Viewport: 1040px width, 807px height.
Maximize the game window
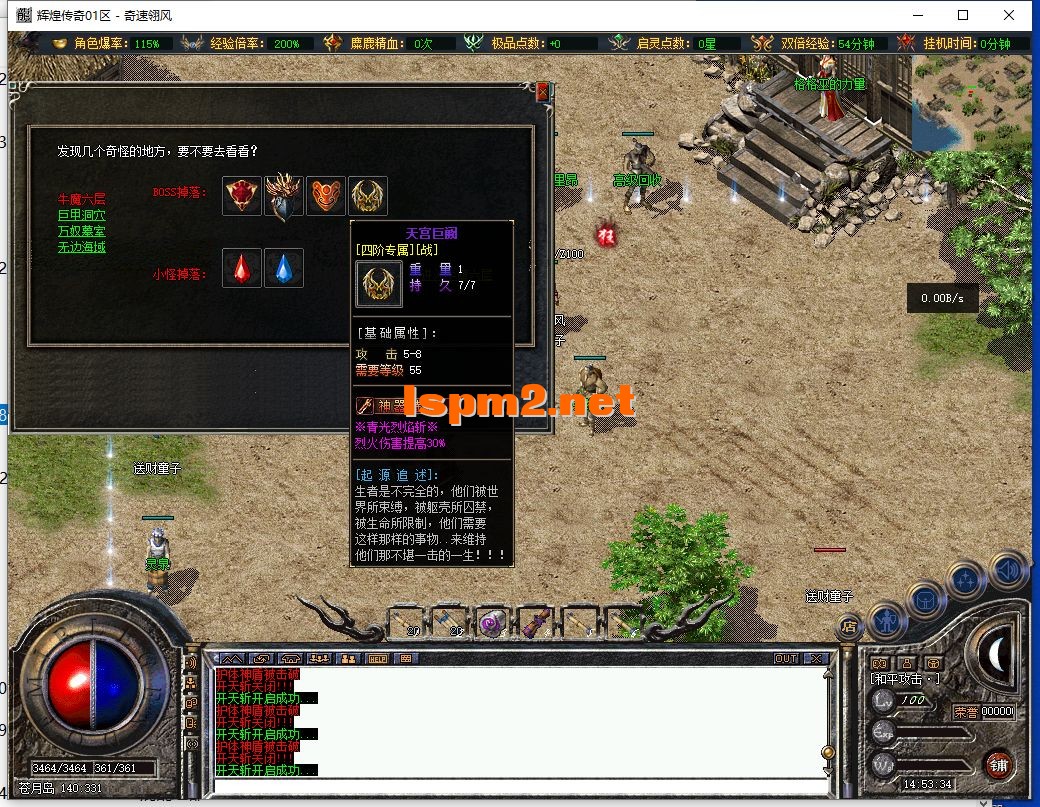[963, 15]
